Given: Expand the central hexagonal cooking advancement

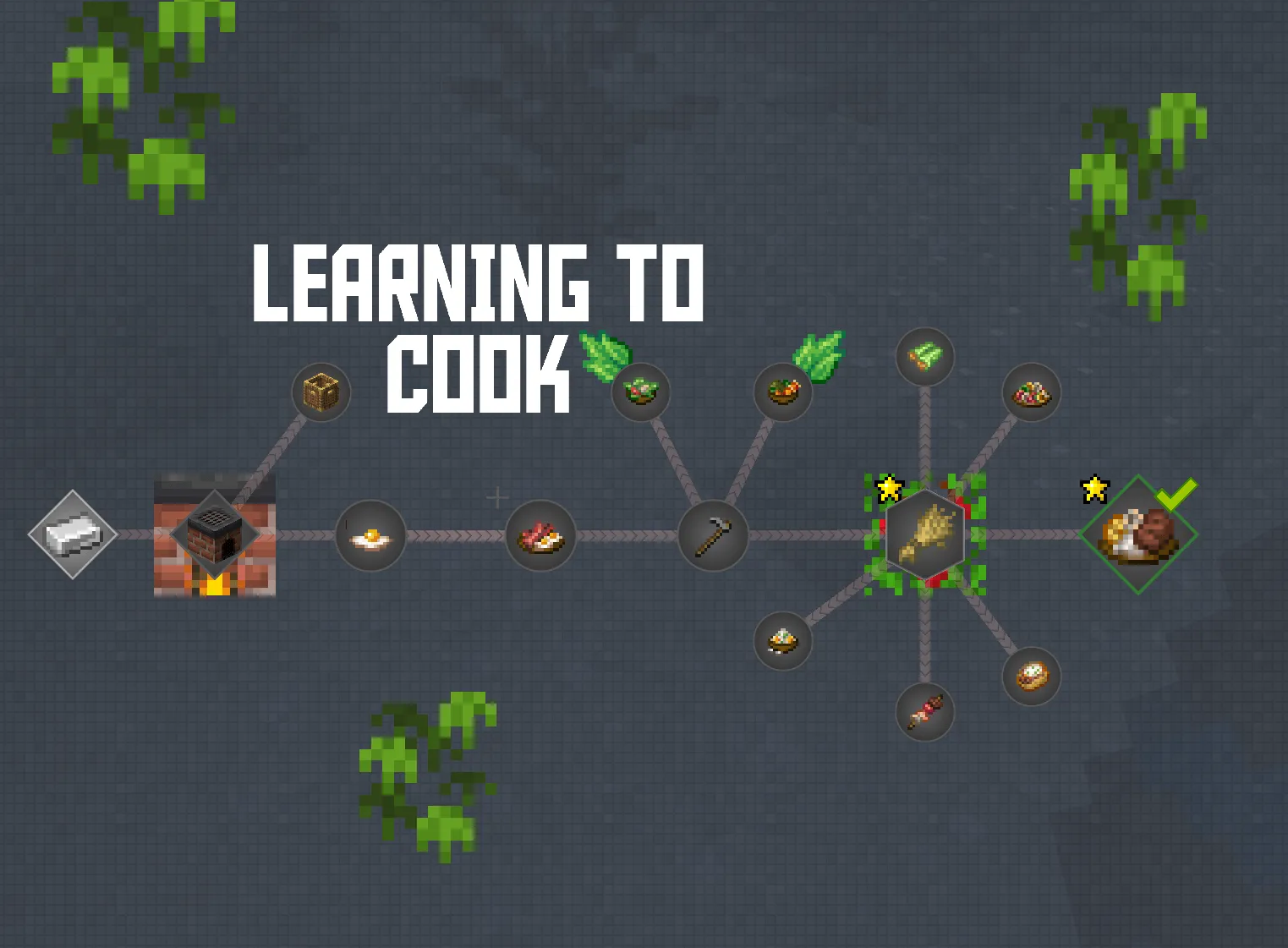Looking at the screenshot, I should [x=924, y=533].
